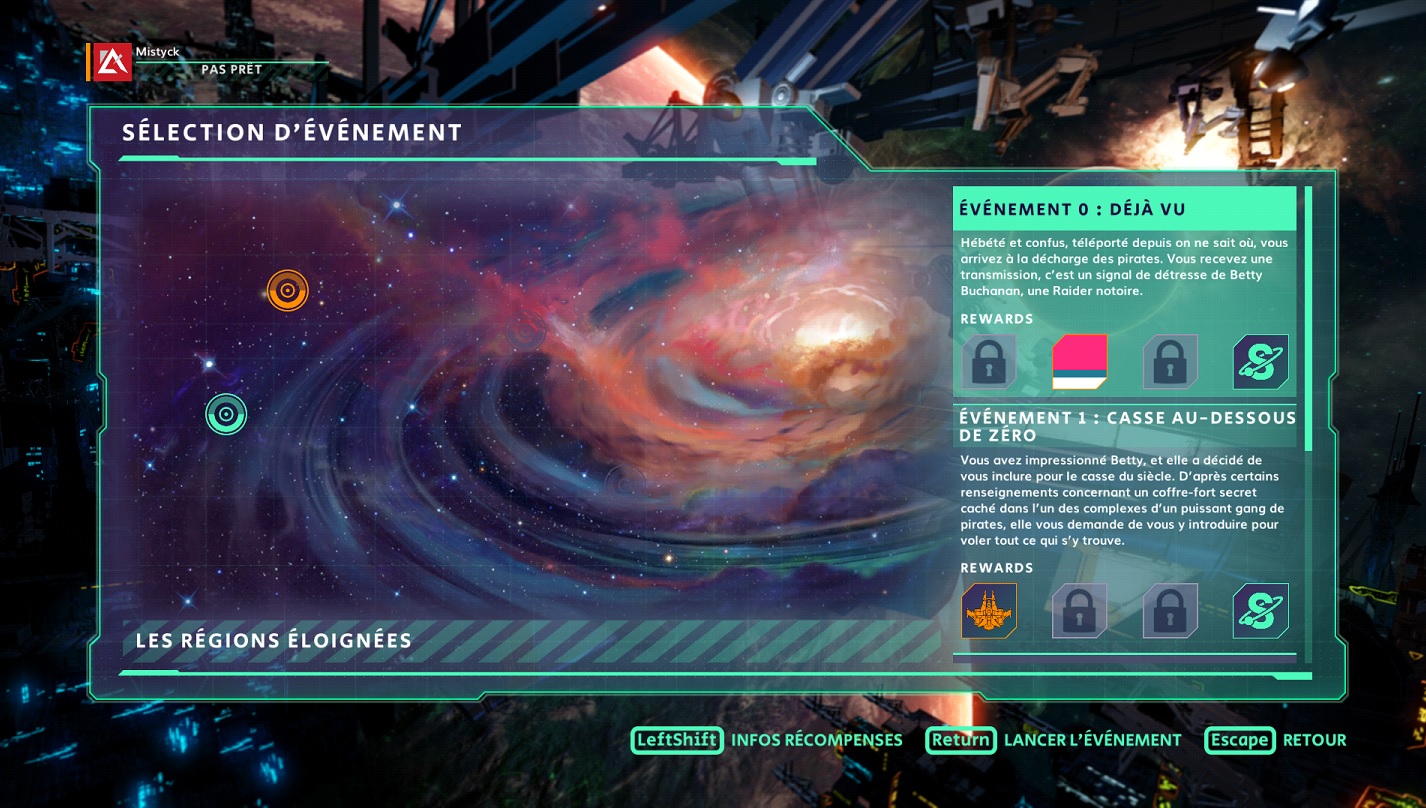Click the green planet reward icon of Événement 1
This screenshot has height=808, width=1426.
[x=1260, y=611]
